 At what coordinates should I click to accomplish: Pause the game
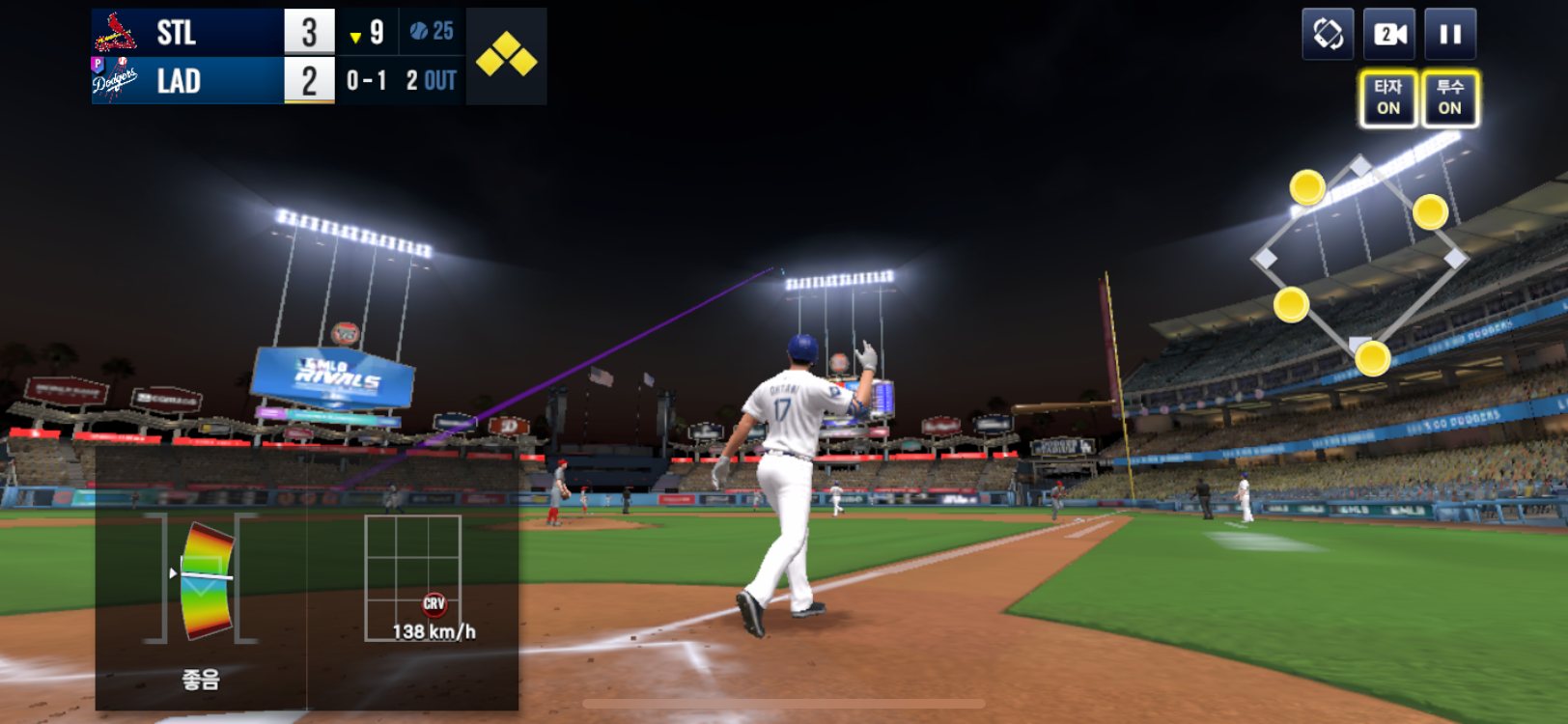point(1449,35)
